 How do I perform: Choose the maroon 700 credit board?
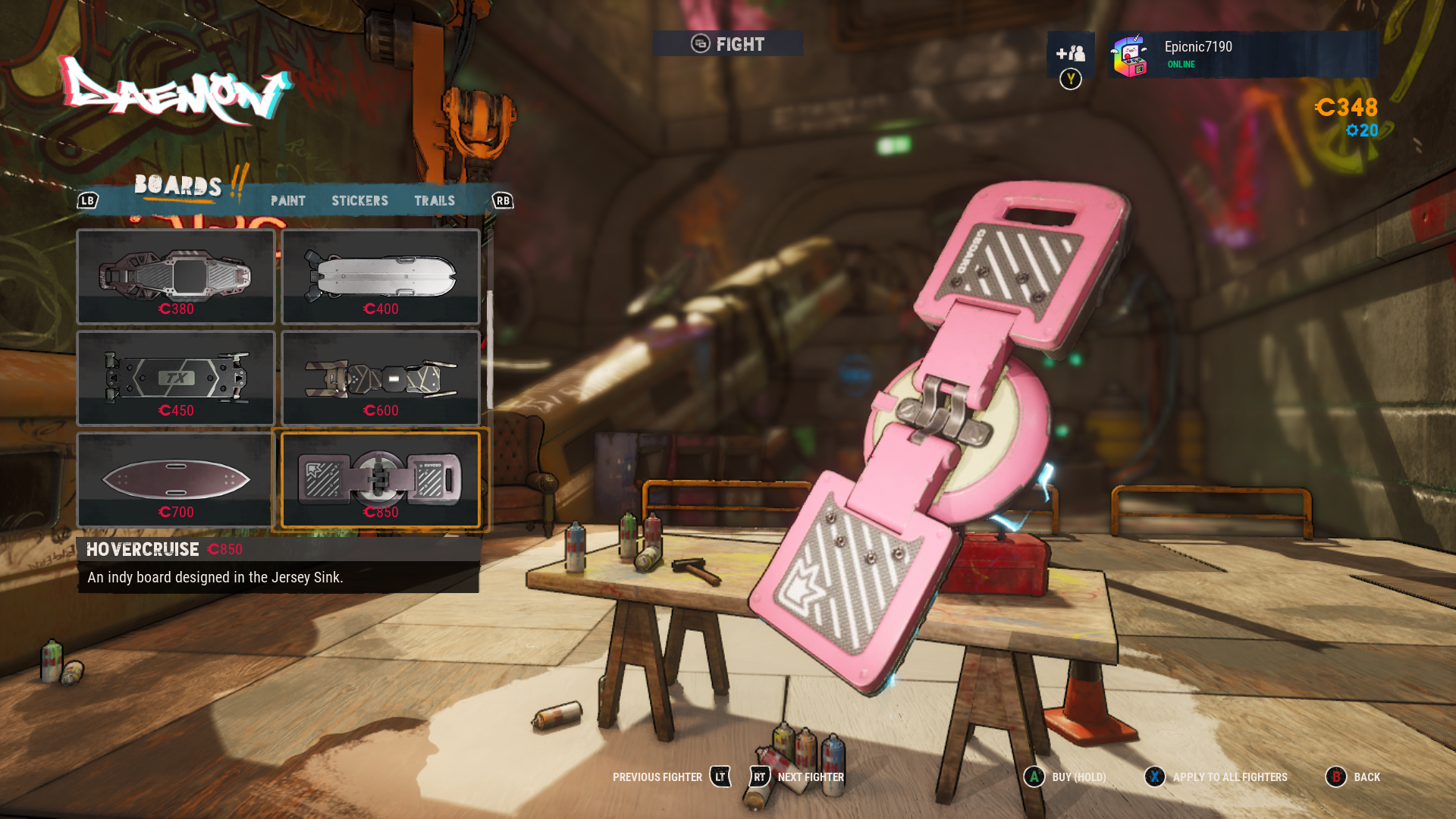click(x=176, y=480)
